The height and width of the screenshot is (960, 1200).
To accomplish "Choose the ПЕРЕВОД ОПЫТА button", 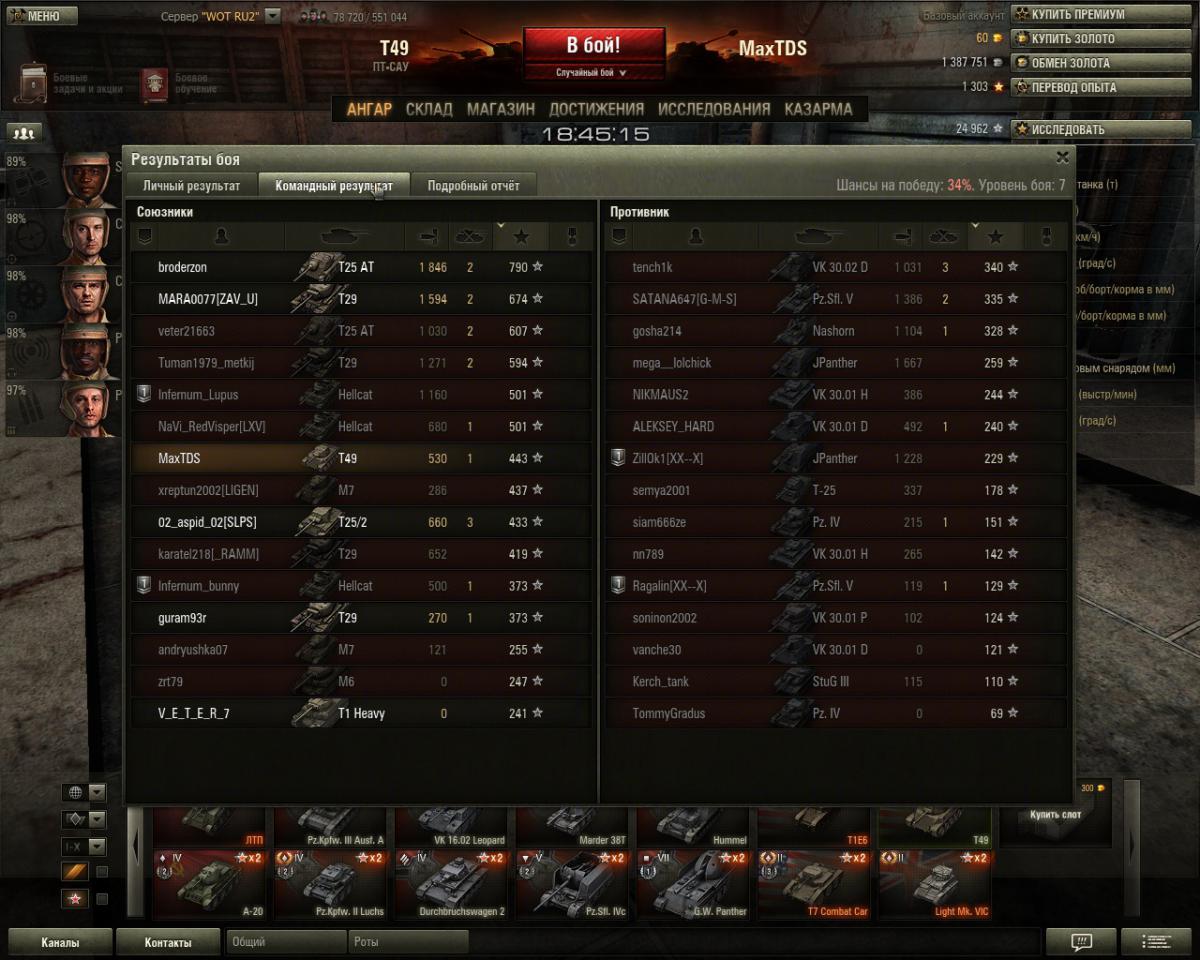I will pos(1100,87).
